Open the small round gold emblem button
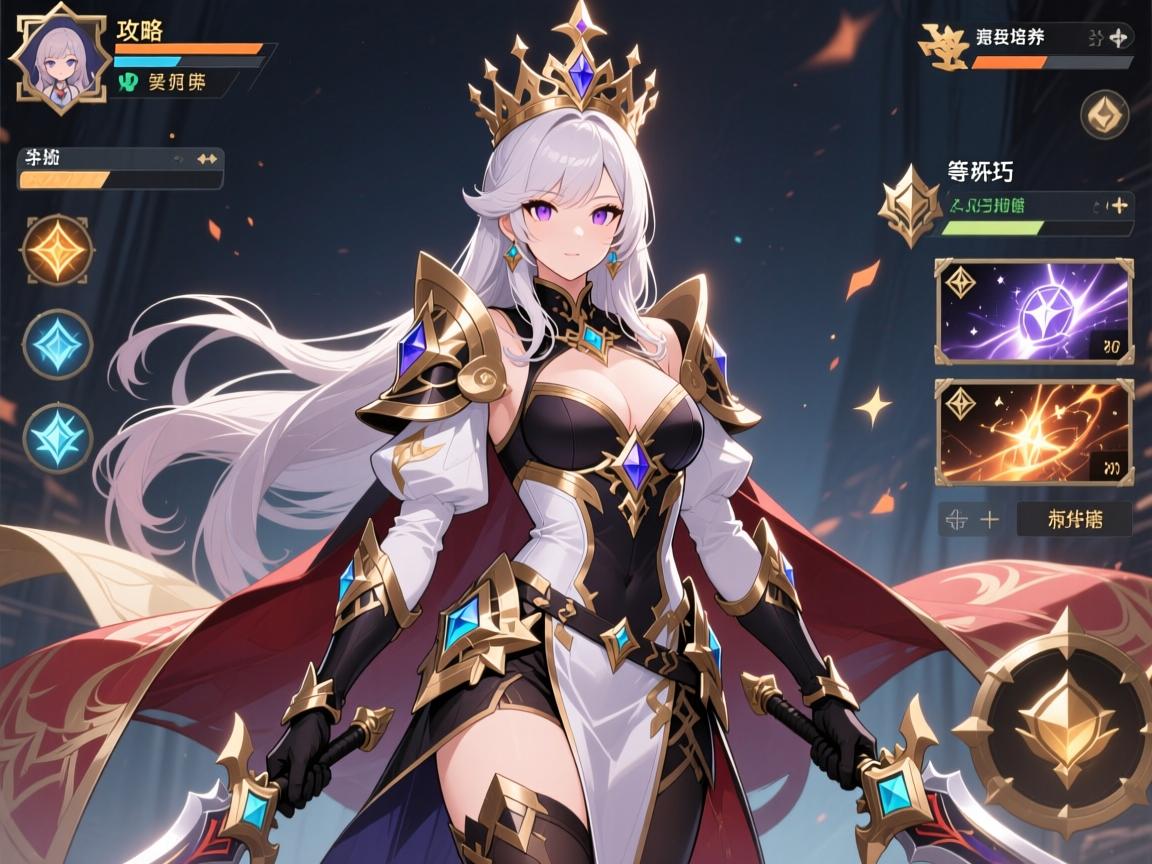Screen dimensions: 1152x864 point(1104,114)
